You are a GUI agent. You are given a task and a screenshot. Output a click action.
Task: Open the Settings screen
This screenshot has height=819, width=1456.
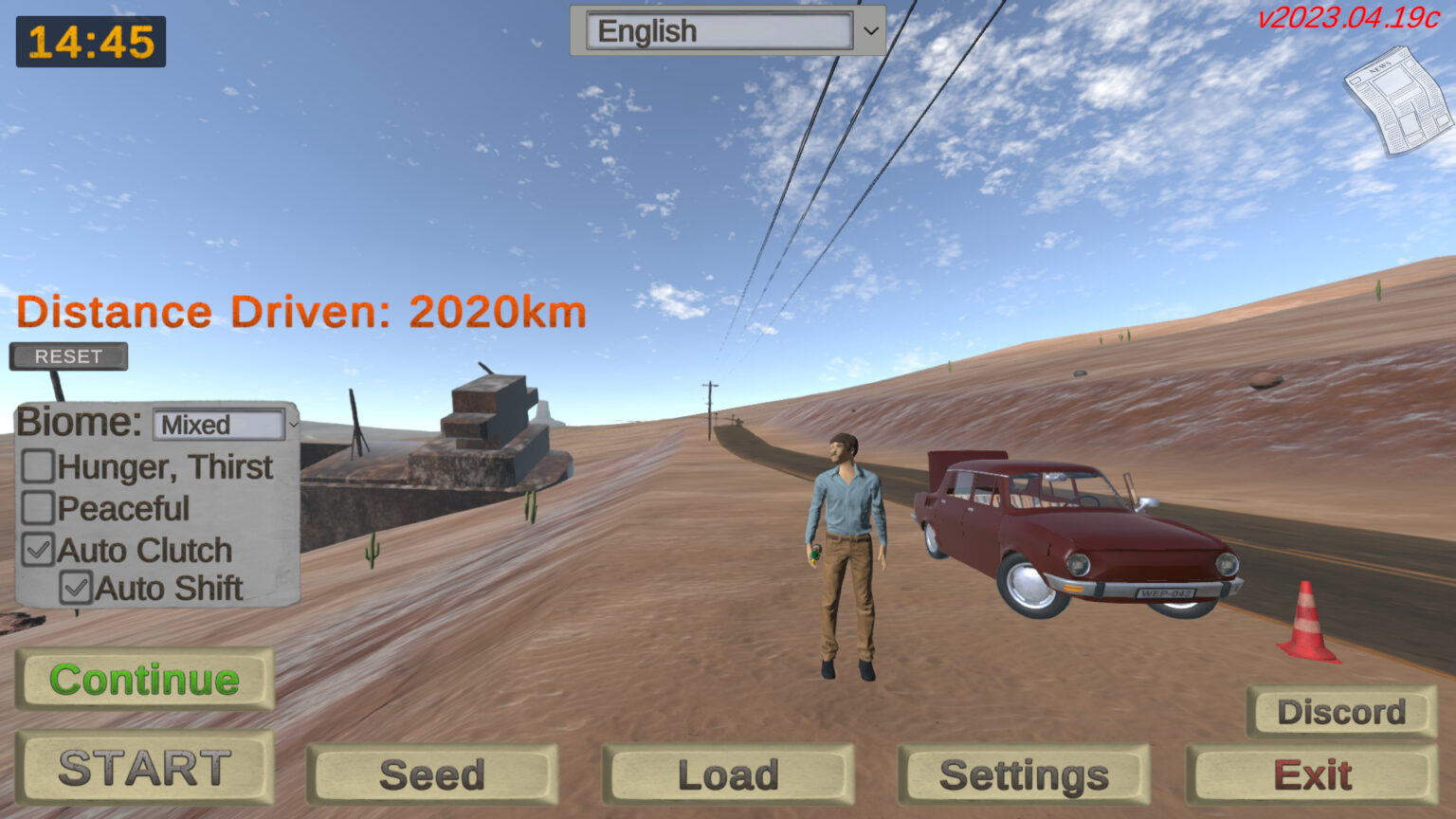1026,773
